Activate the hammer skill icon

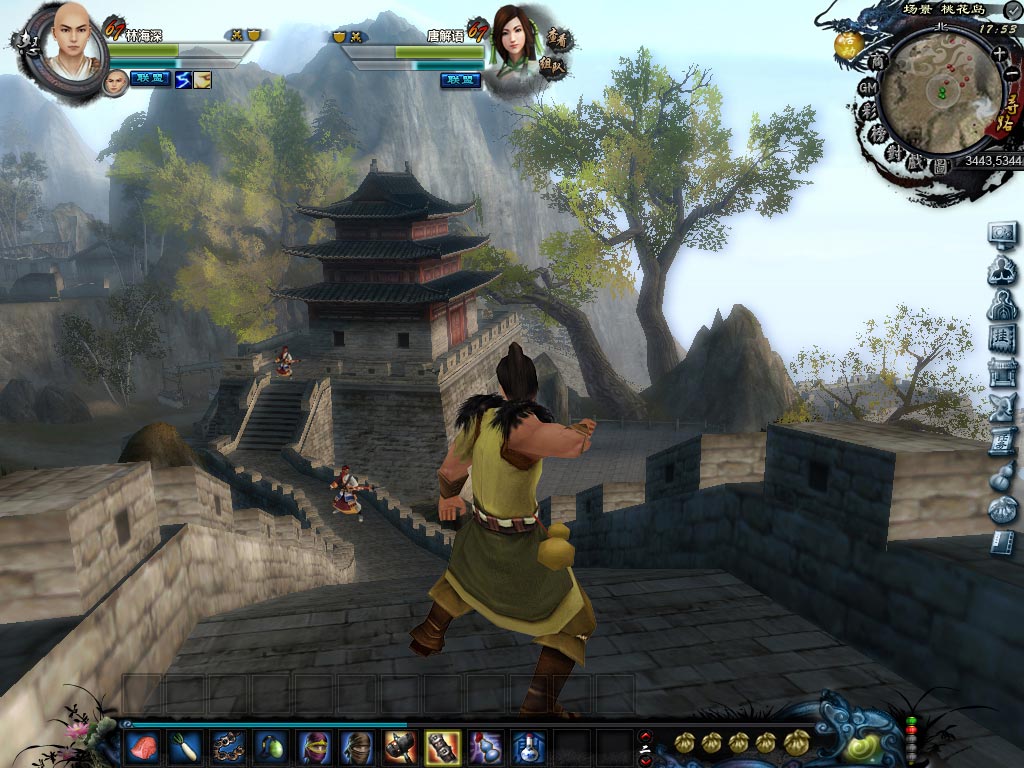[x=400, y=746]
